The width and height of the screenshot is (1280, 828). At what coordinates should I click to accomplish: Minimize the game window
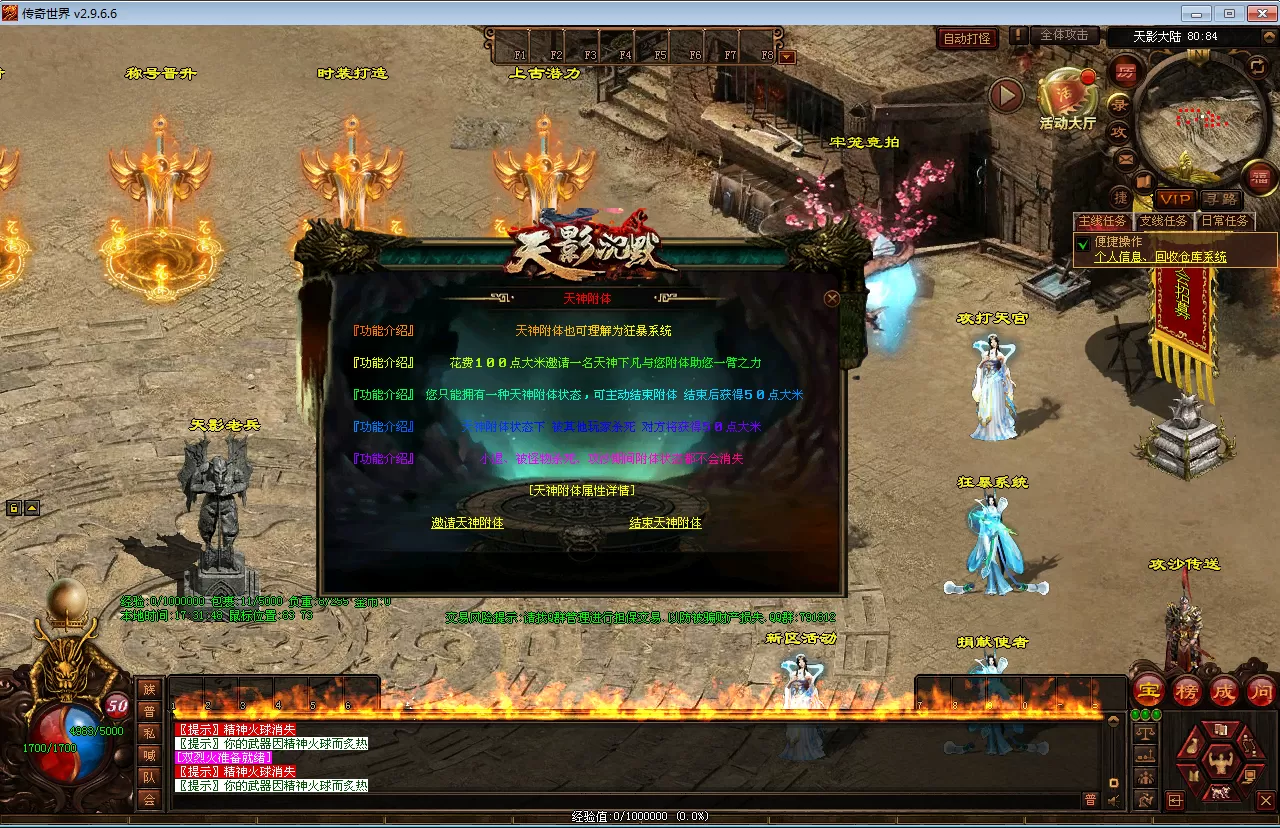coord(1196,13)
